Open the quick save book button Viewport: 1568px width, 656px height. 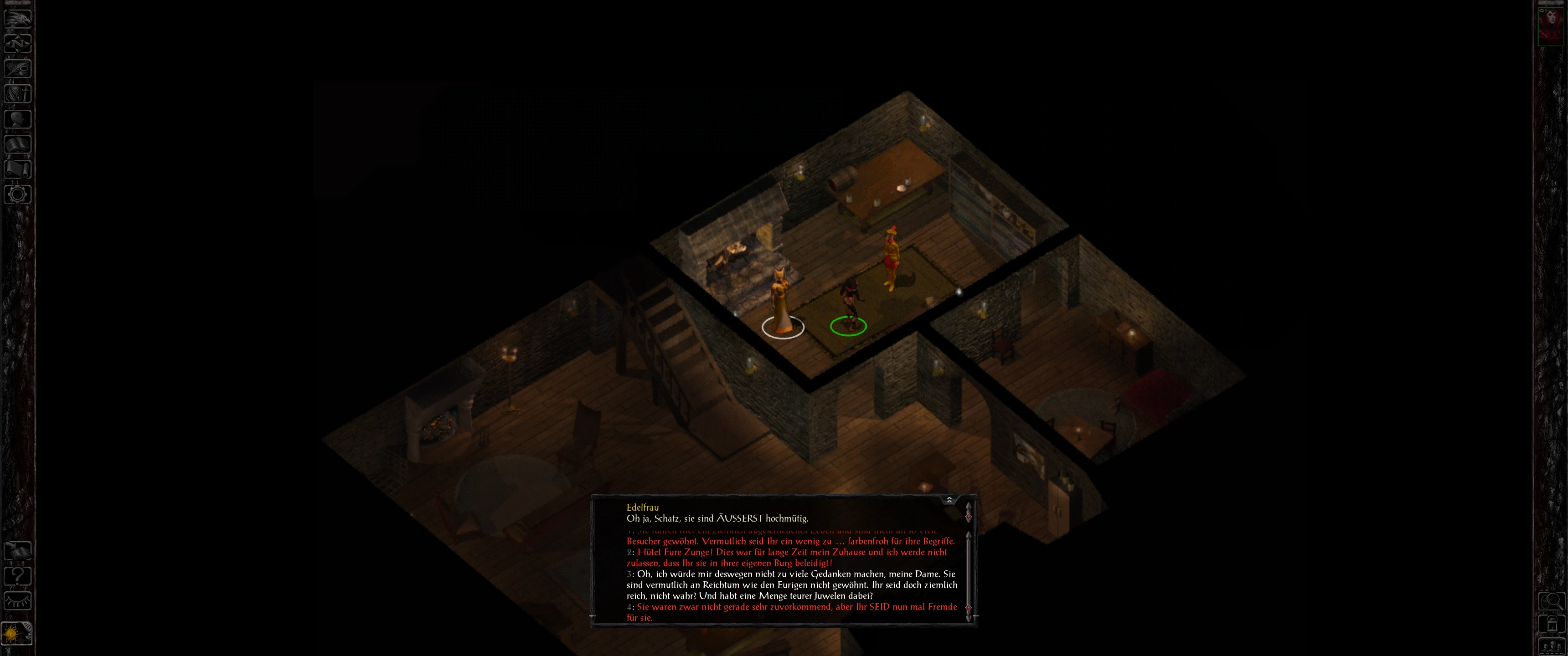tap(17, 551)
